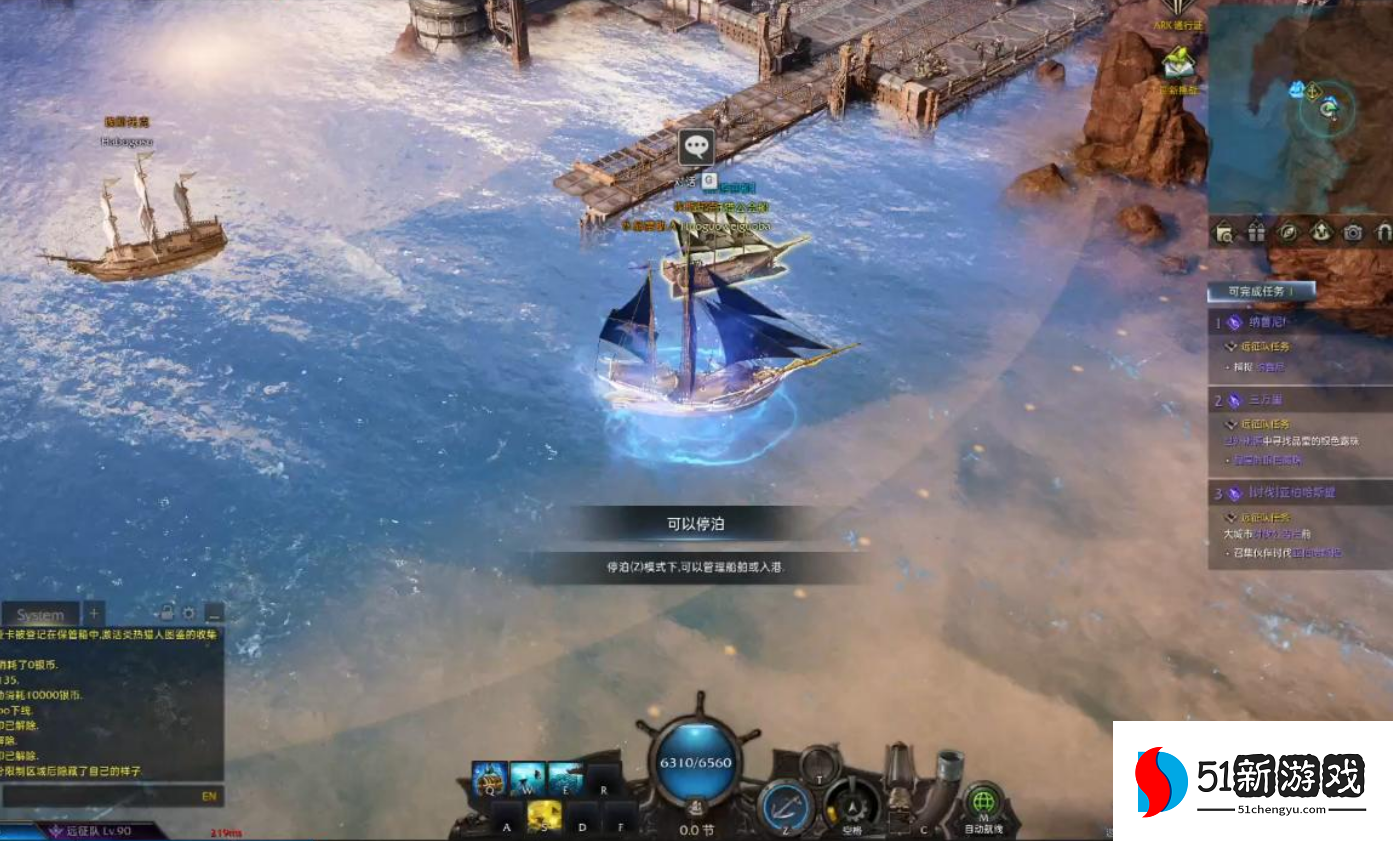Viewport: 1393px width, 841px height.
Task: Open the compass icon below minimap
Action: coord(1289,233)
